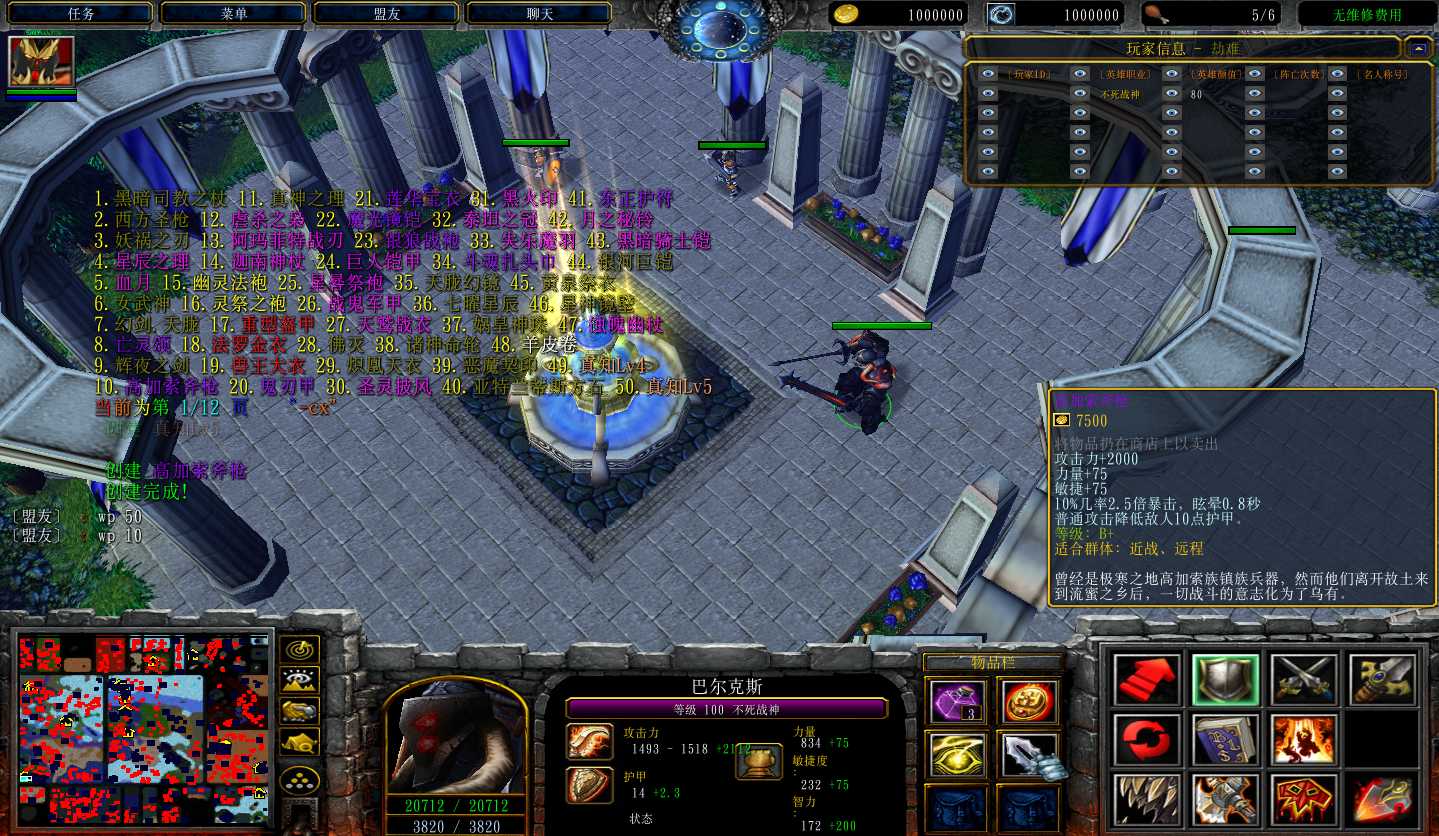Toggle formation movement button beside minimap
The image size is (1439, 836).
[300, 742]
